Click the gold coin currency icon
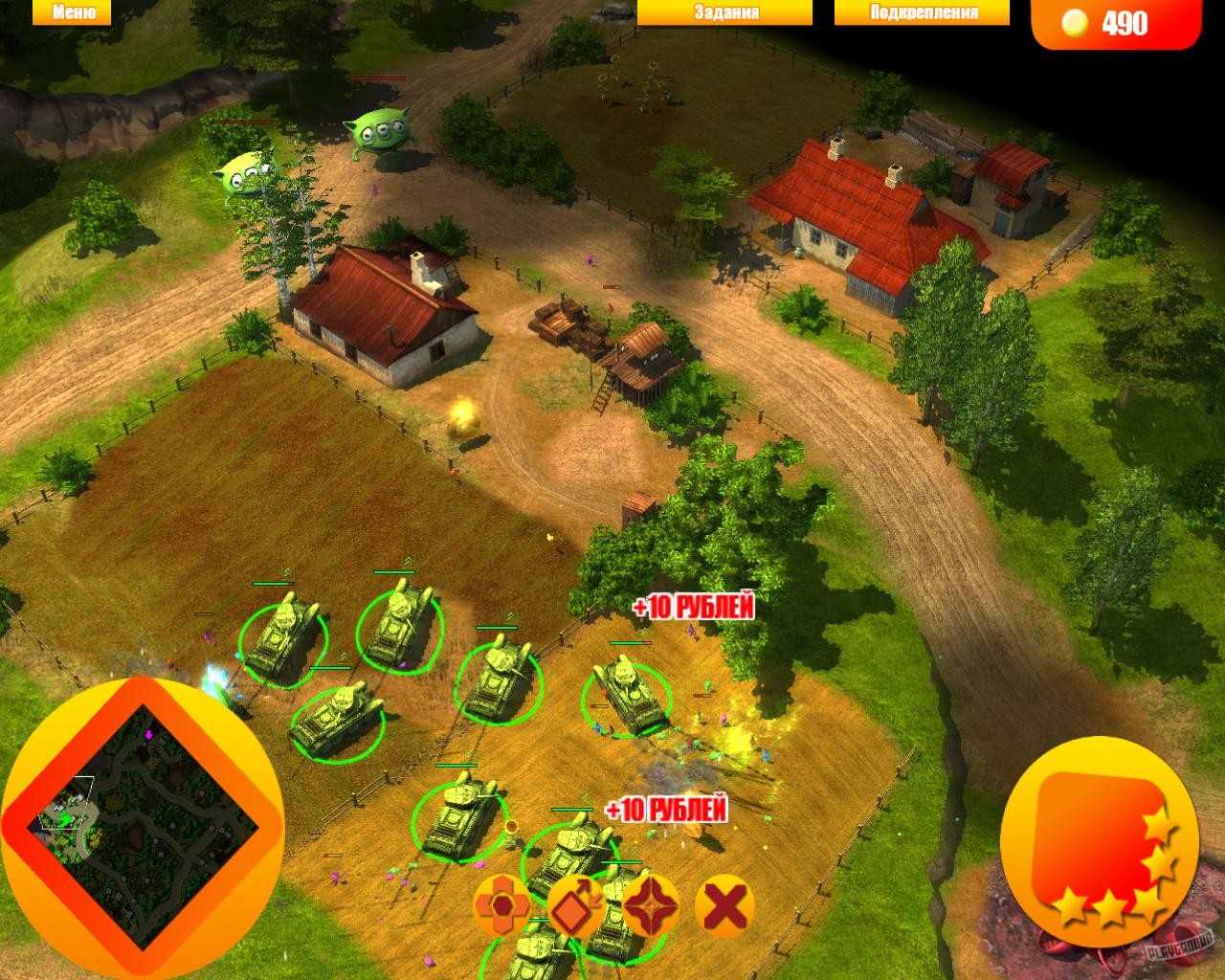This screenshot has width=1225, height=980. tap(1076, 23)
